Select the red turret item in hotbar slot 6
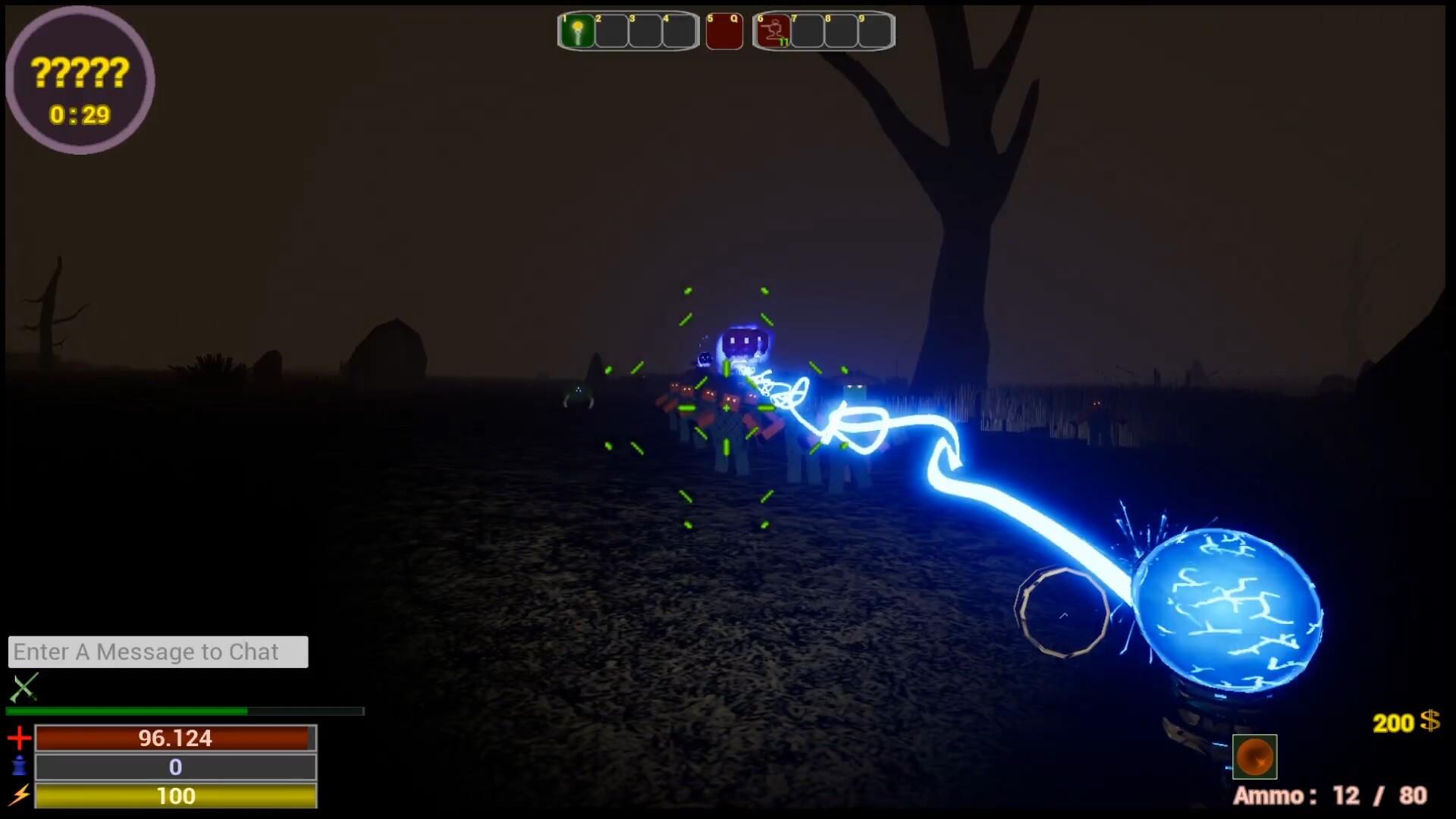Screen dimensions: 1456x819 (771, 32)
